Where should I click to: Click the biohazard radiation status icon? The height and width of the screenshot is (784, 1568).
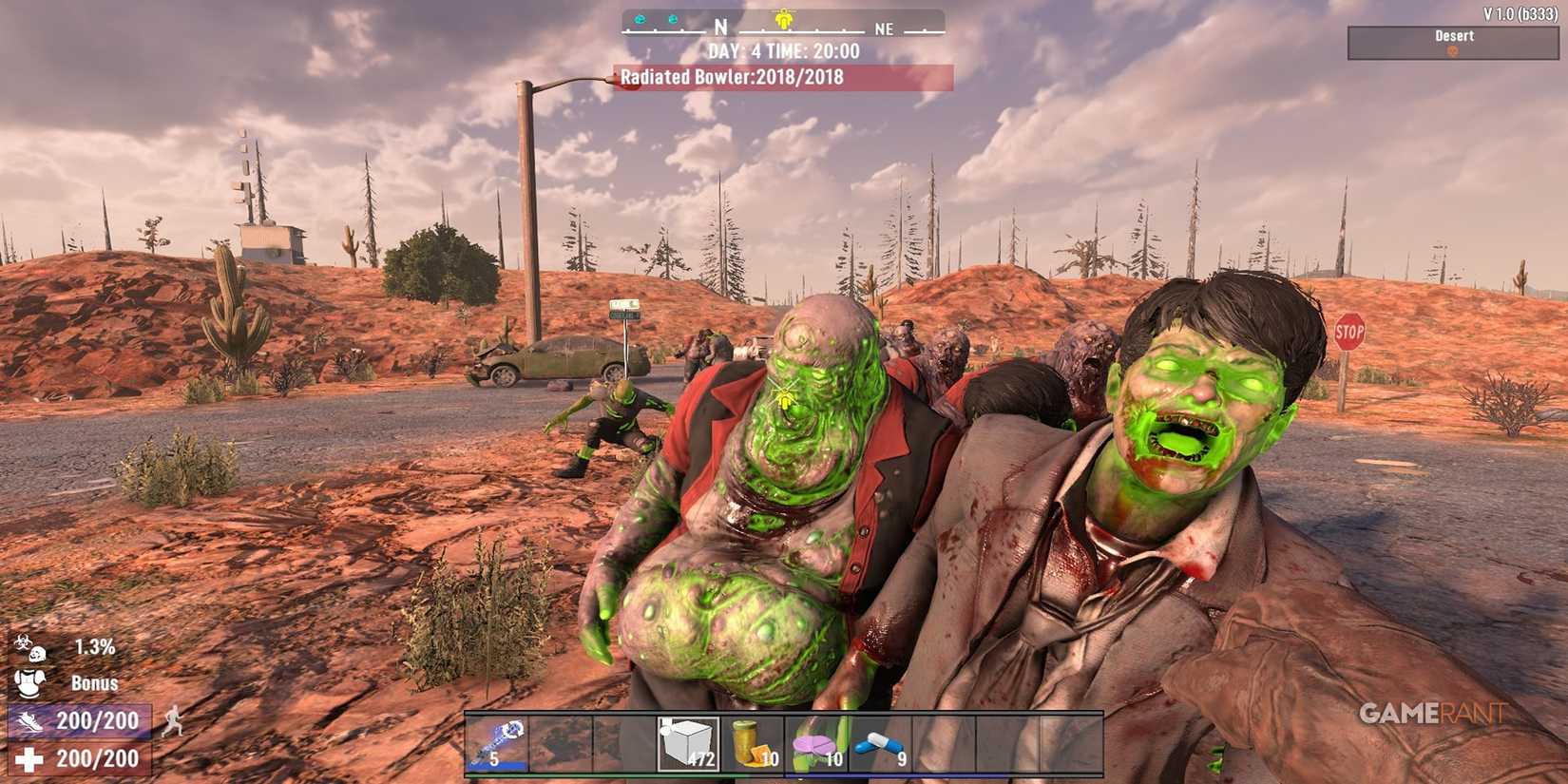click(22, 641)
